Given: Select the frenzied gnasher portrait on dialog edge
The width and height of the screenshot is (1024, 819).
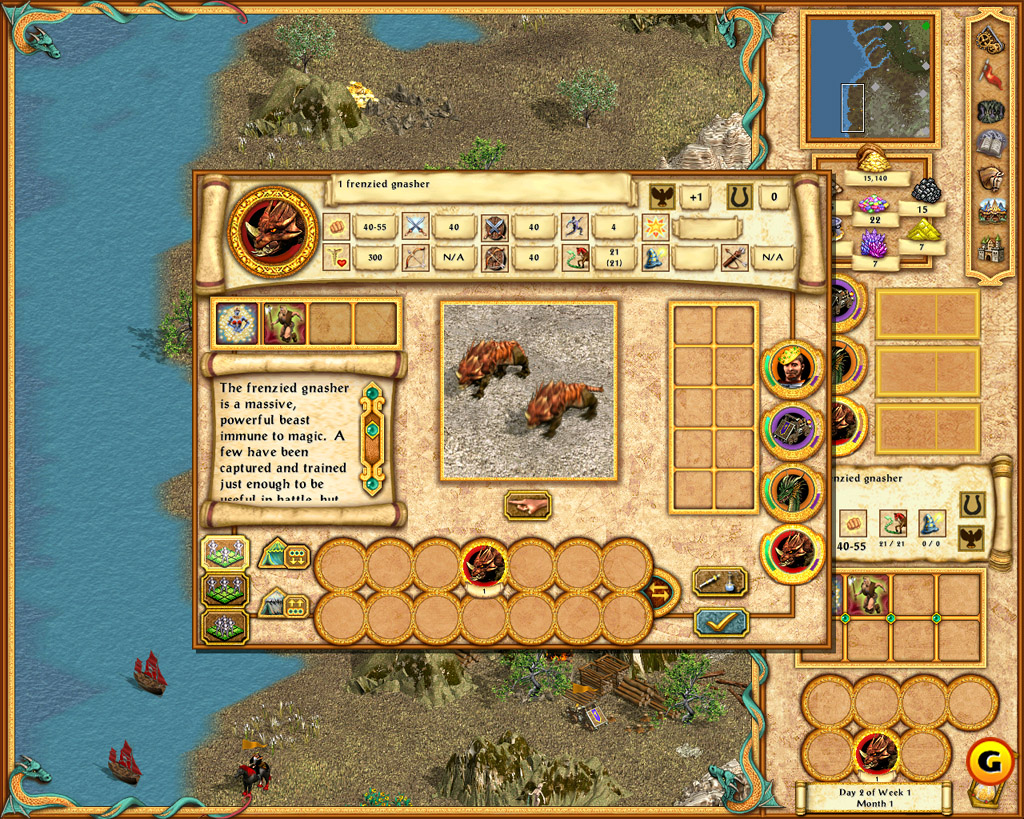Looking at the screenshot, I should click(x=793, y=553).
